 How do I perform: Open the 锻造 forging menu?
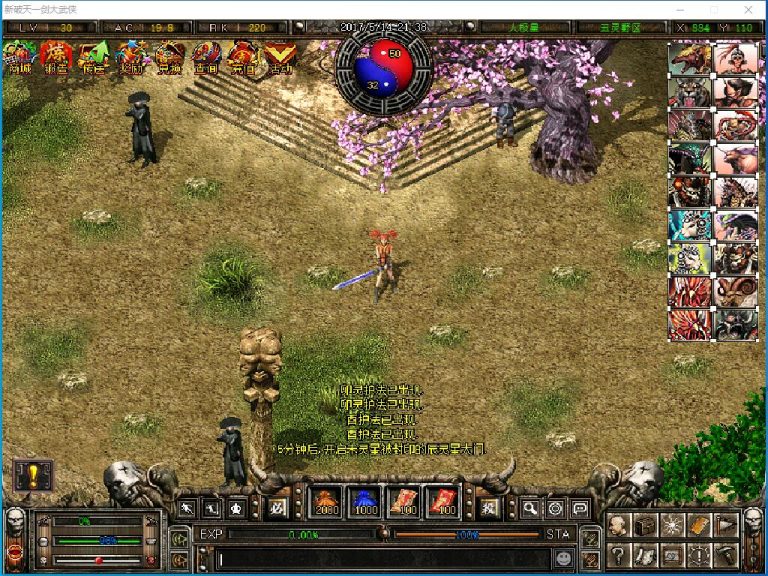pyautogui.click(x=56, y=58)
